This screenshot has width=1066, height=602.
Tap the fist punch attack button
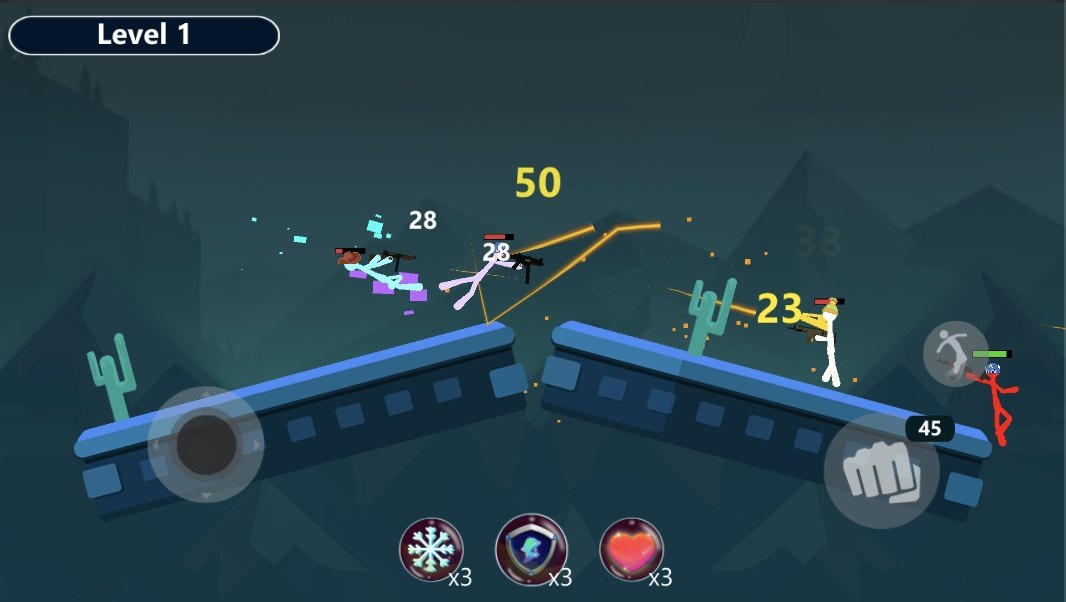[881, 471]
